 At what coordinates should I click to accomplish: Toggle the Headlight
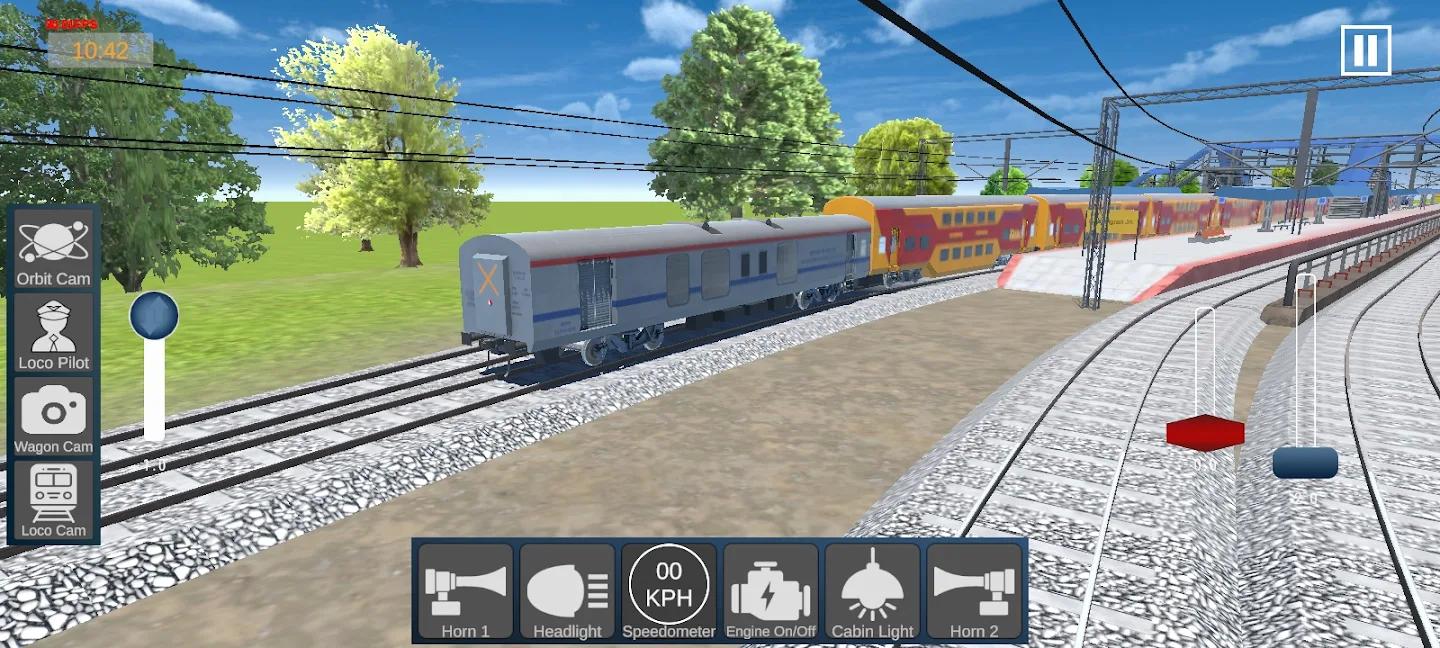click(x=567, y=592)
